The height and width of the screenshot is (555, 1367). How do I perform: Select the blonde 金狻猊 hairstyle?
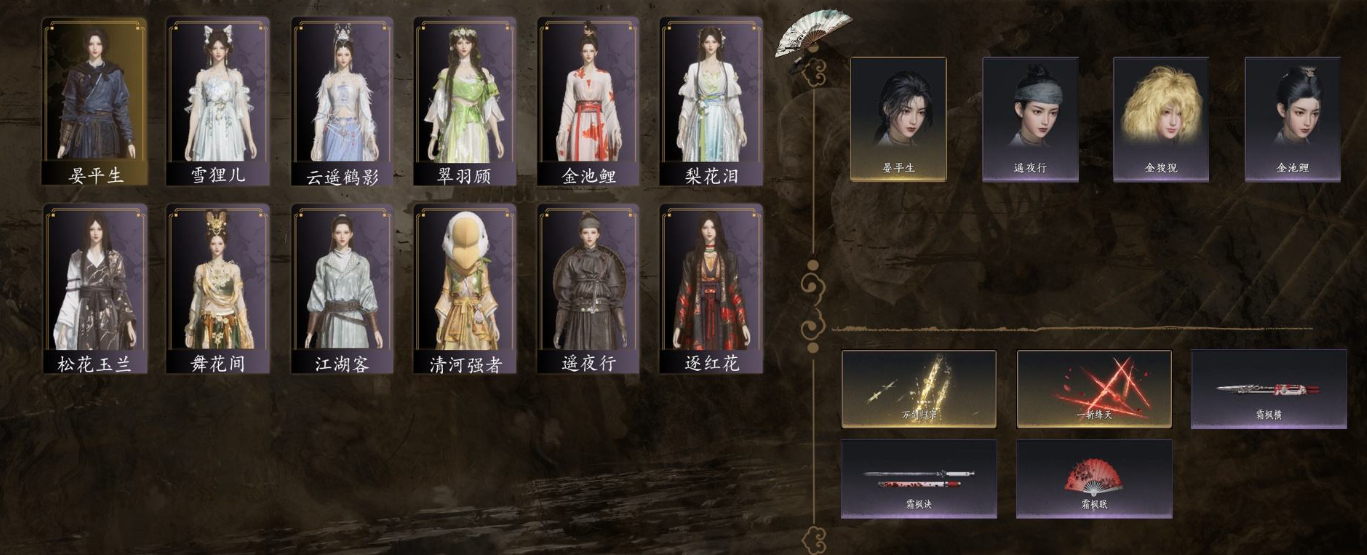point(1160,118)
